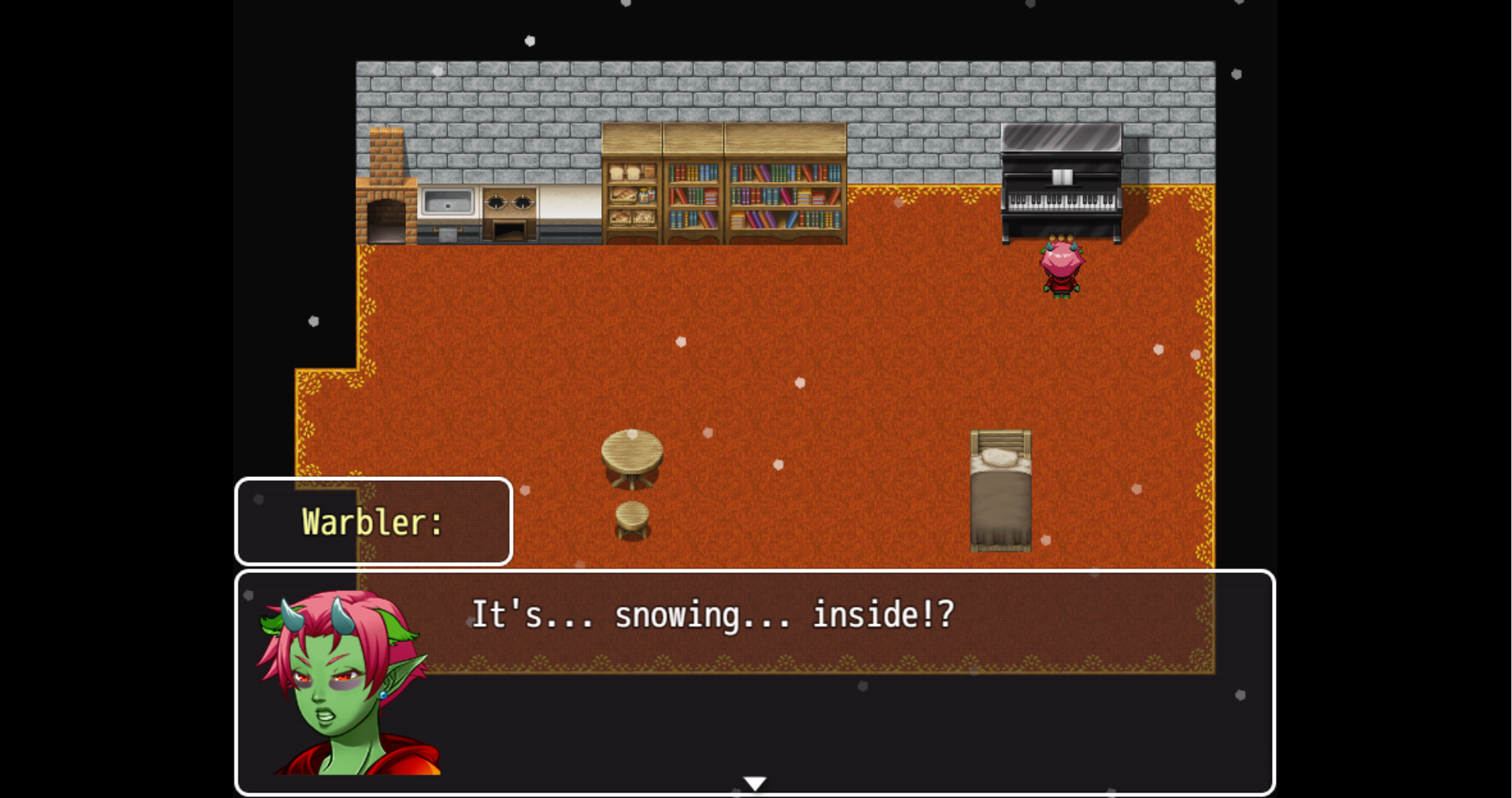Image resolution: width=1512 pixels, height=798 pixels.
Task: Click a snowflake falling inside the room
Action: [801, 382]
